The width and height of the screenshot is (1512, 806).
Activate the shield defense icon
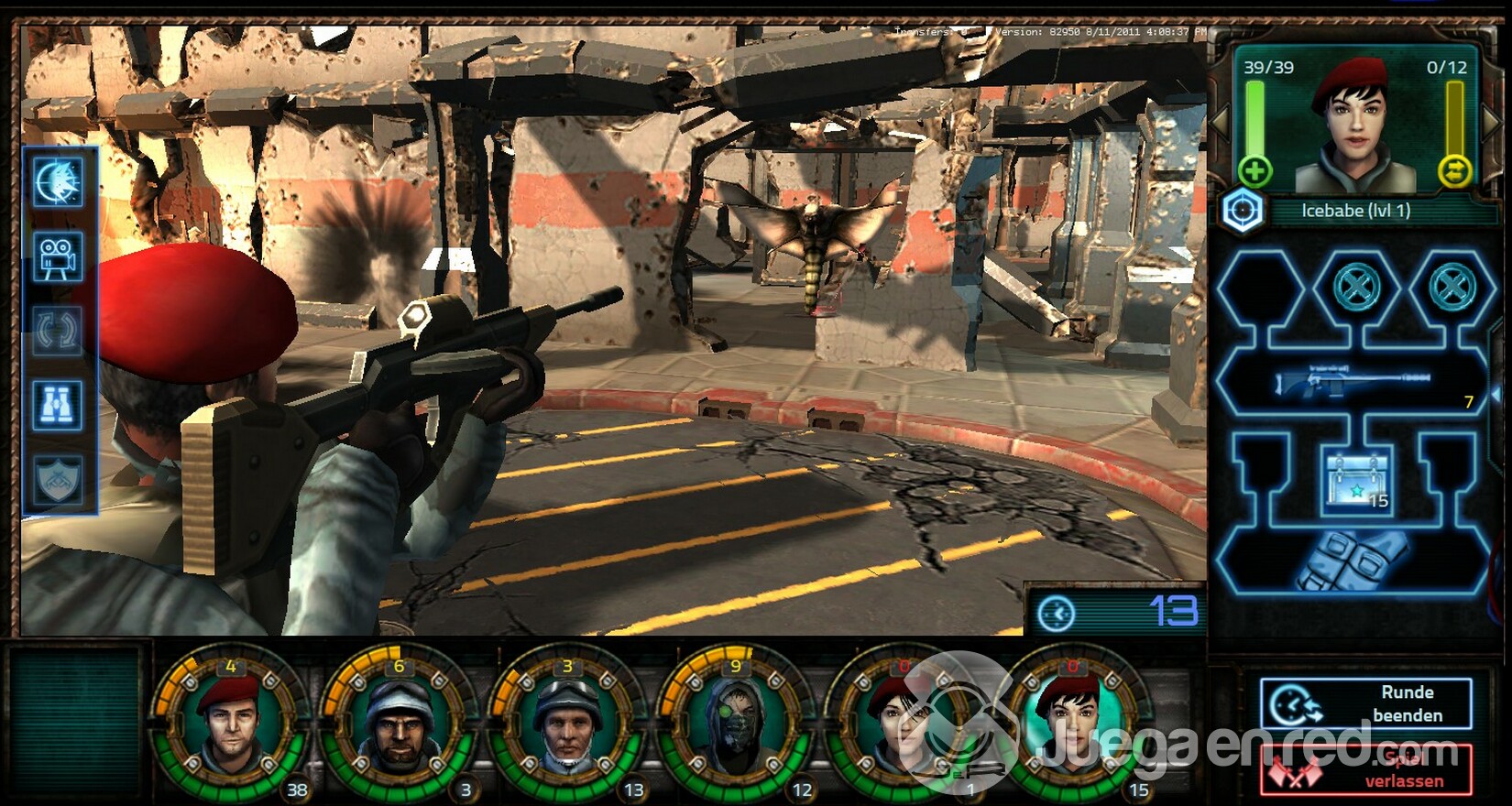59,479
